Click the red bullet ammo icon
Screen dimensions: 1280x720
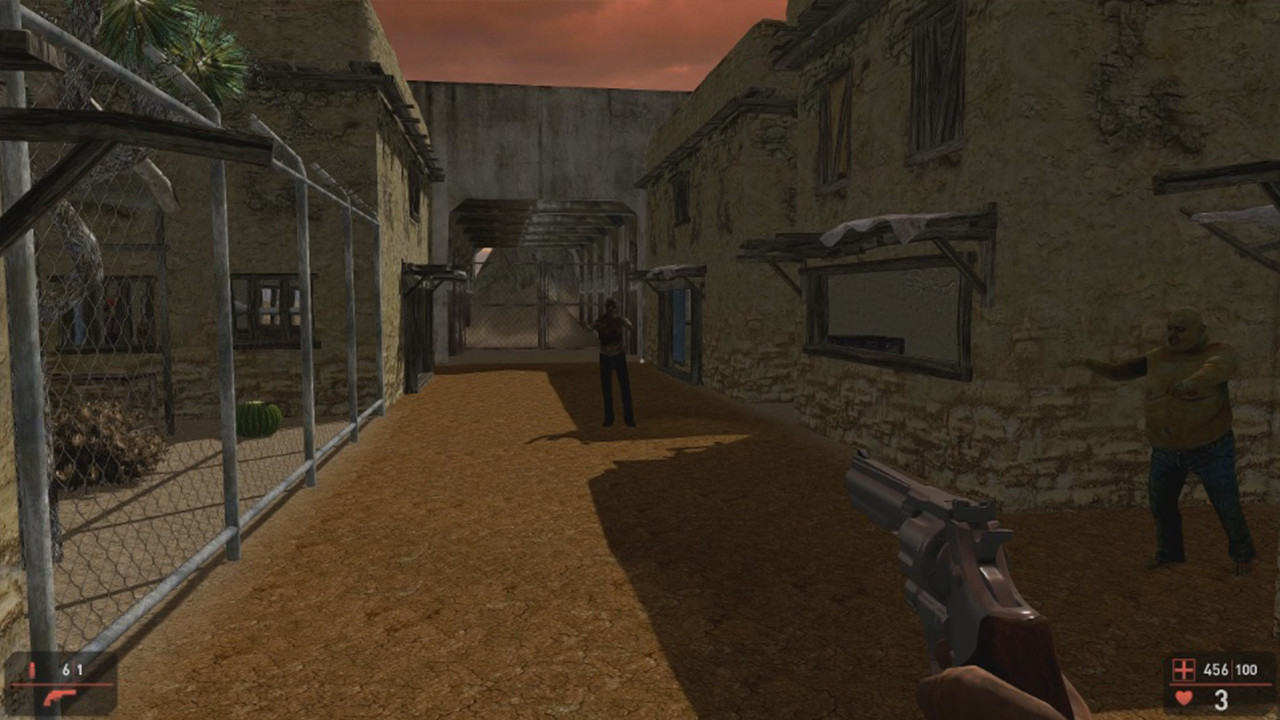click(33, 669)
